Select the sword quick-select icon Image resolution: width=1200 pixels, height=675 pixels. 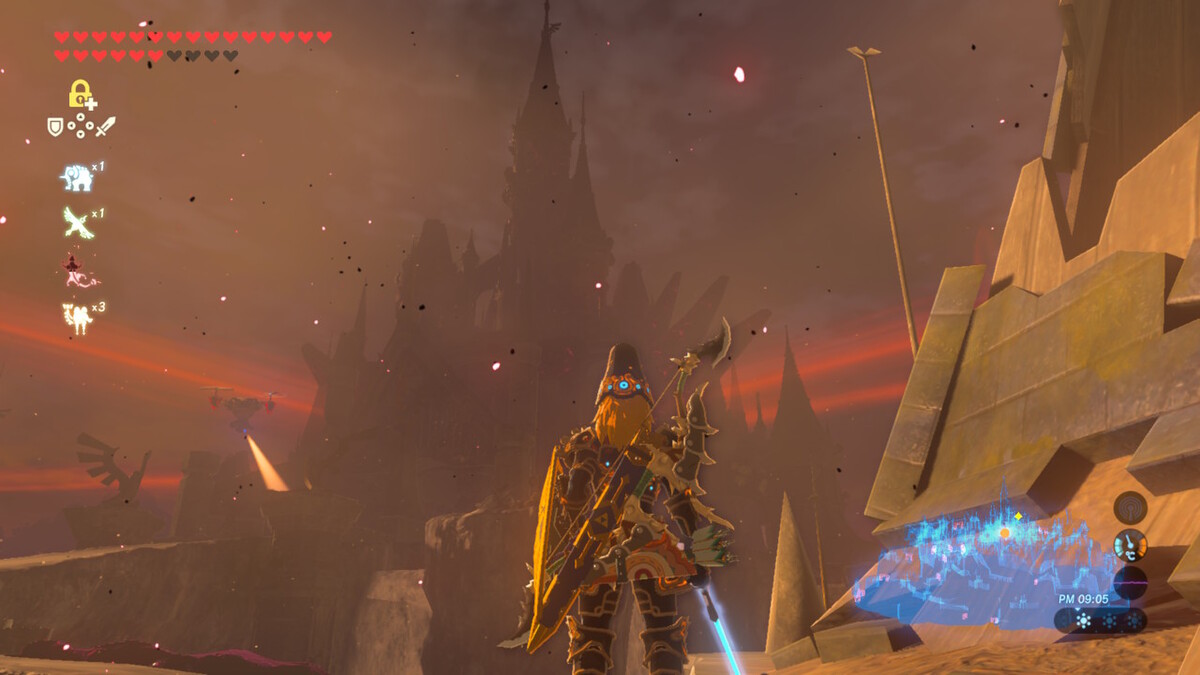[x=105, y=126]
